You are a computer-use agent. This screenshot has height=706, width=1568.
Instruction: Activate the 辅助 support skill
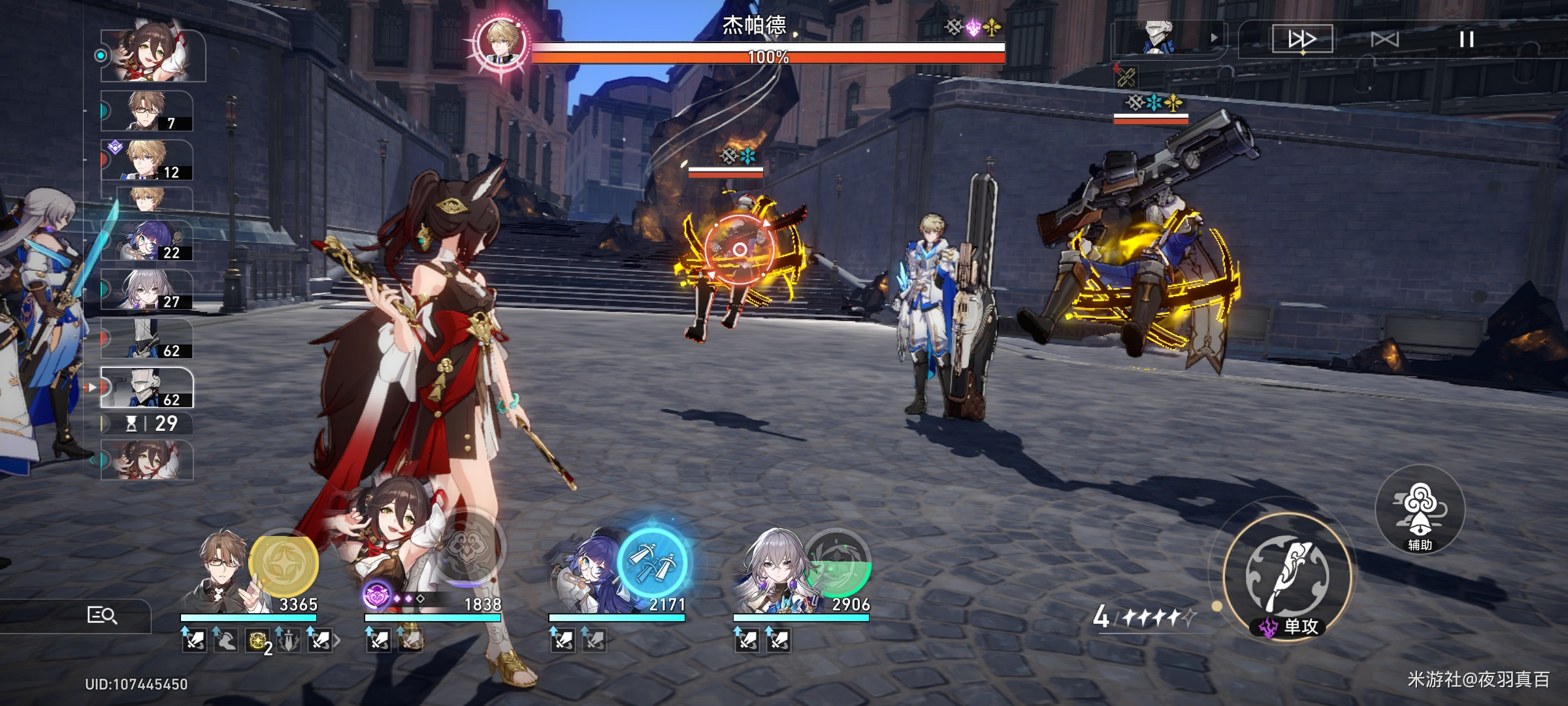coord(1420,510)
